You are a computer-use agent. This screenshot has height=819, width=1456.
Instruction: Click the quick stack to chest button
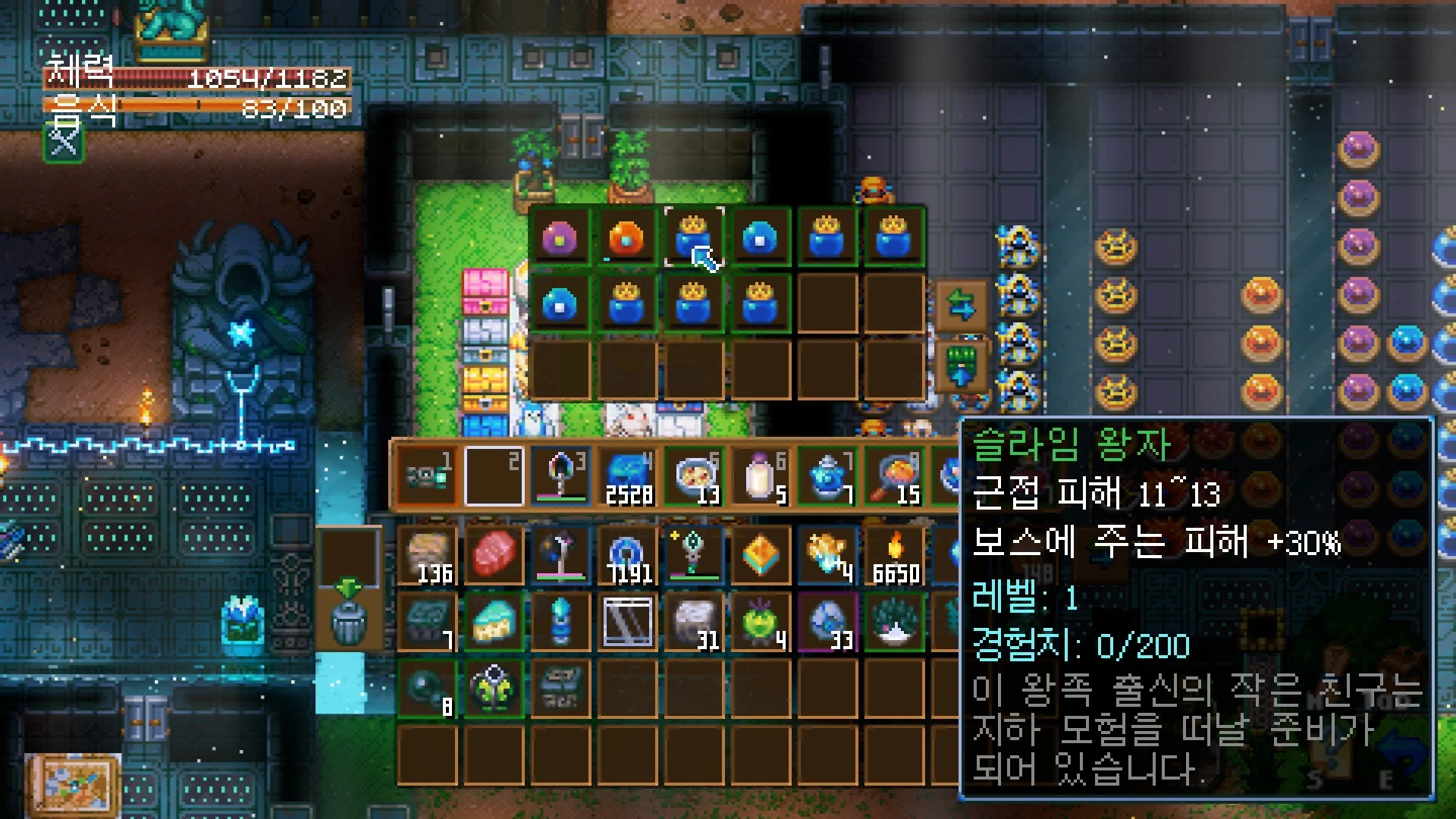coord(961,368)
